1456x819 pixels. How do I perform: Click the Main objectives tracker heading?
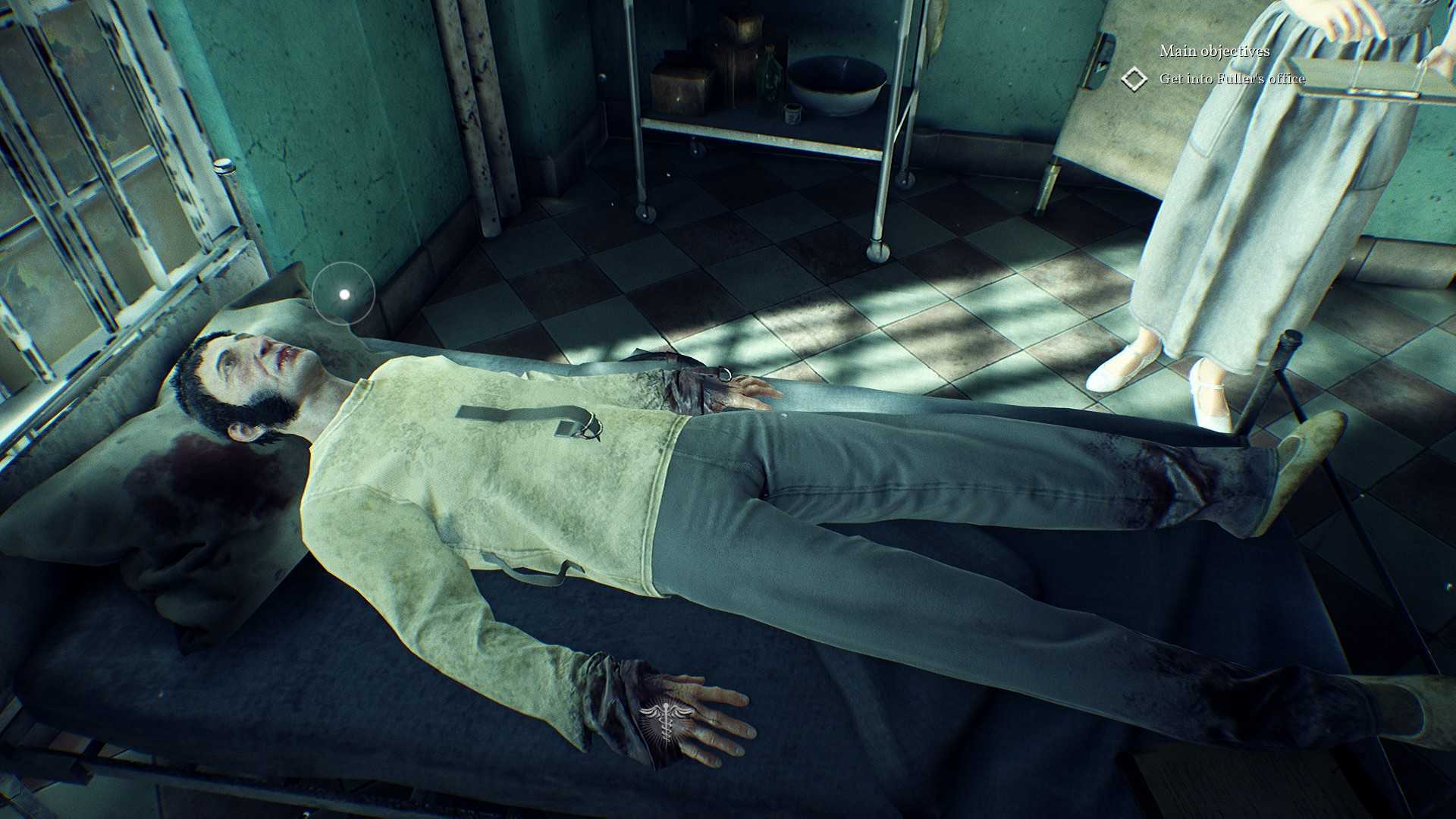[1214, 51]
